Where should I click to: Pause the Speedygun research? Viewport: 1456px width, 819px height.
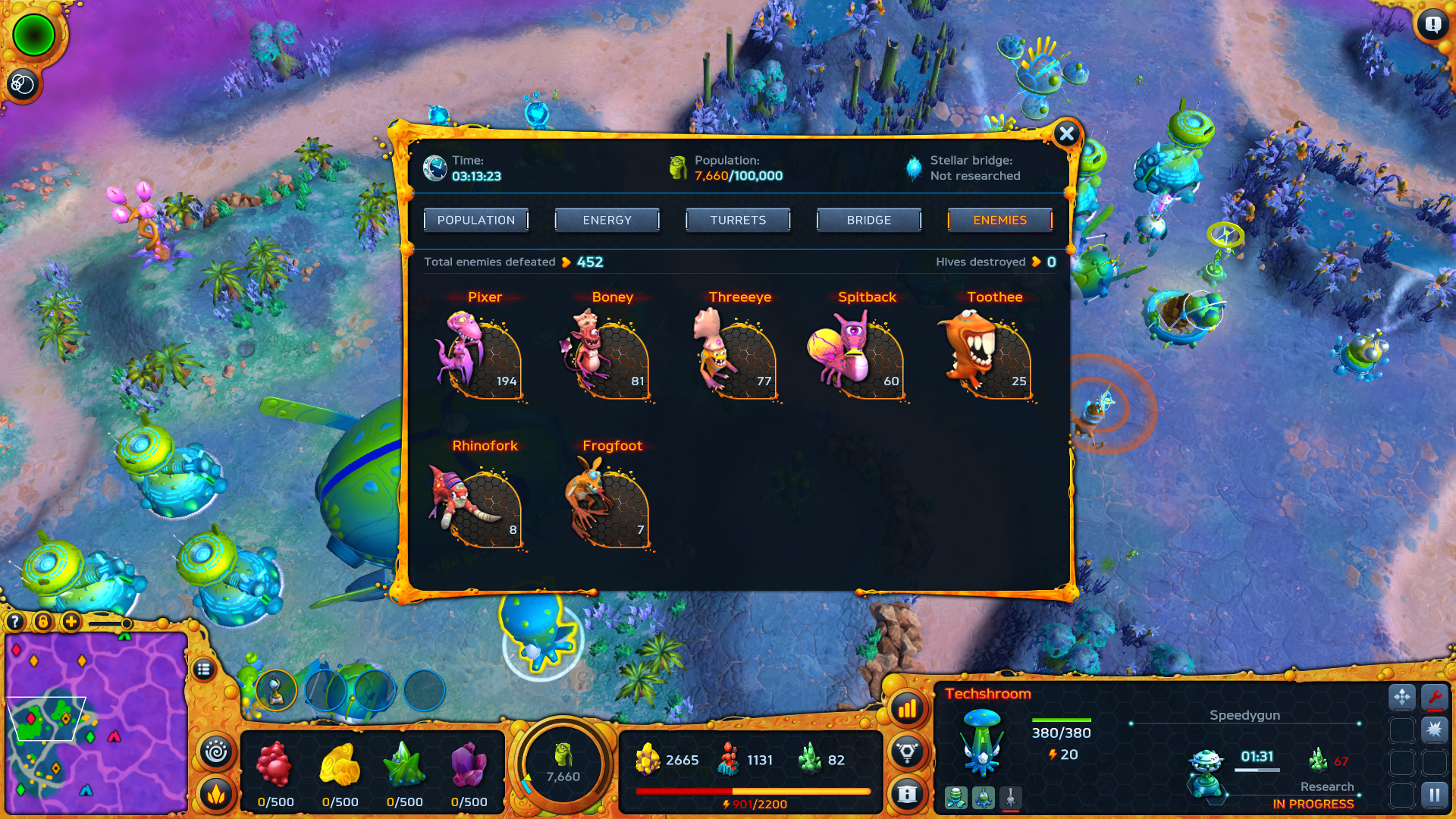[1434, 795]
